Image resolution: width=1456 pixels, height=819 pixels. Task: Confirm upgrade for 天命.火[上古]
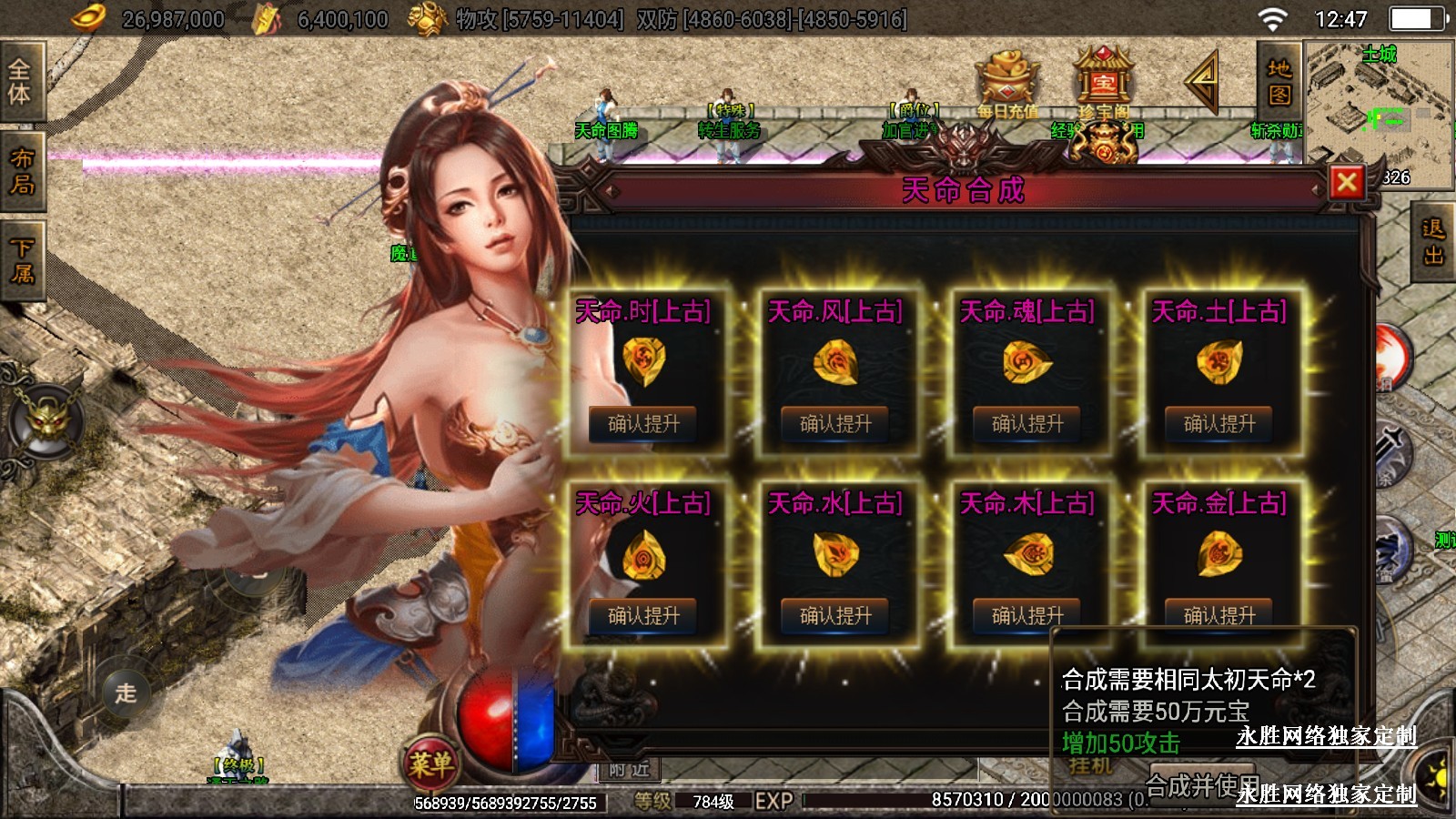pyautogui.click(x=643, y=616)
